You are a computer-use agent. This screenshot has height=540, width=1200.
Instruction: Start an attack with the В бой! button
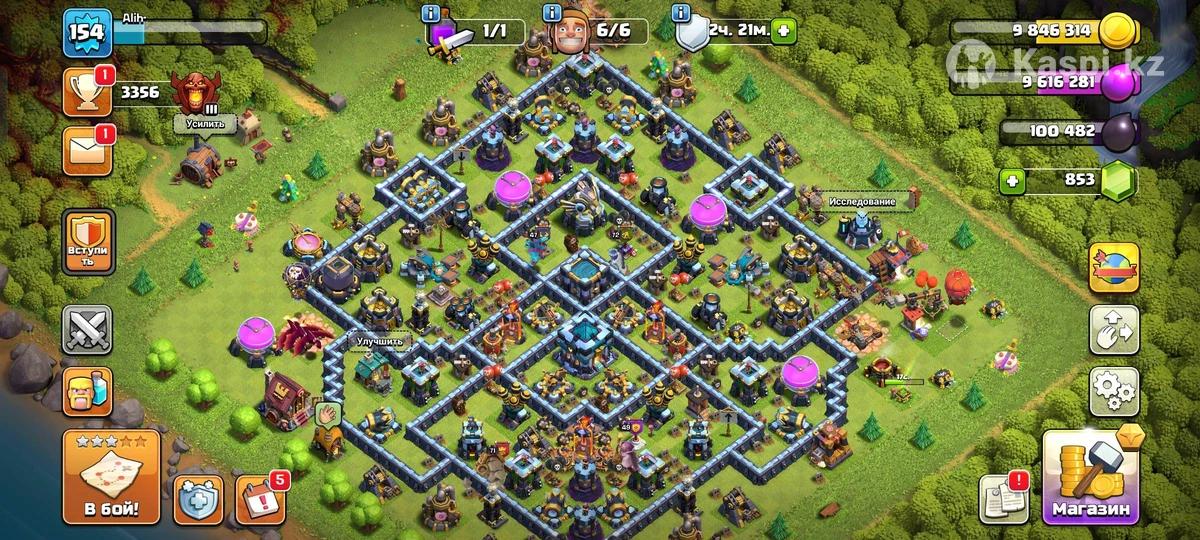click(111, 478)
